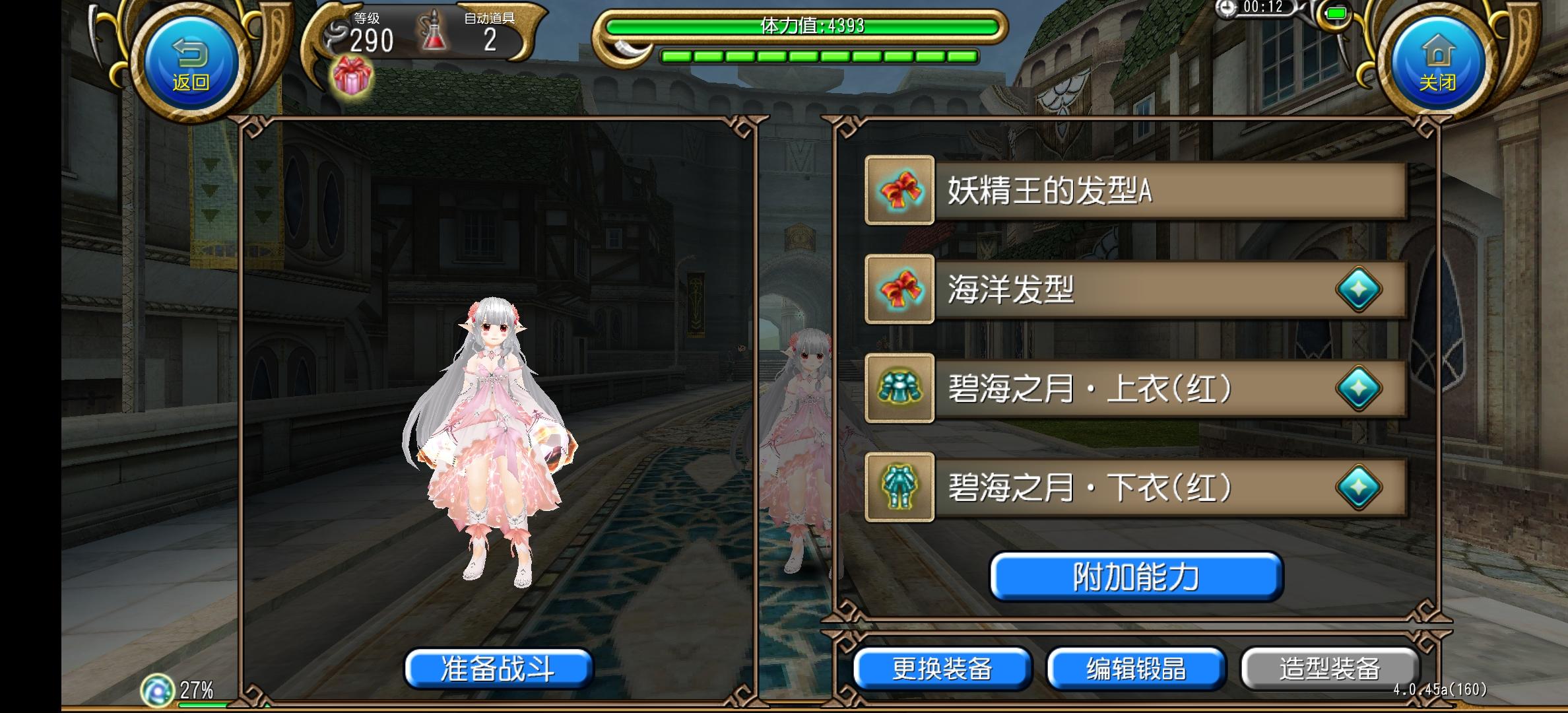This screenshot has height=713, width=1568.
Task: Click the level sword icon beside 290
Action: [337, 33]
